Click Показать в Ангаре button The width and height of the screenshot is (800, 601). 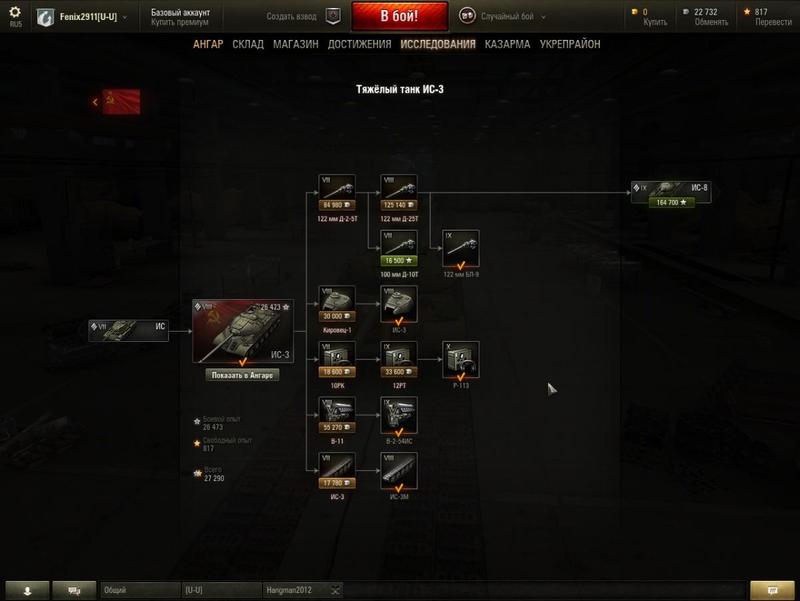pos(242,375)
